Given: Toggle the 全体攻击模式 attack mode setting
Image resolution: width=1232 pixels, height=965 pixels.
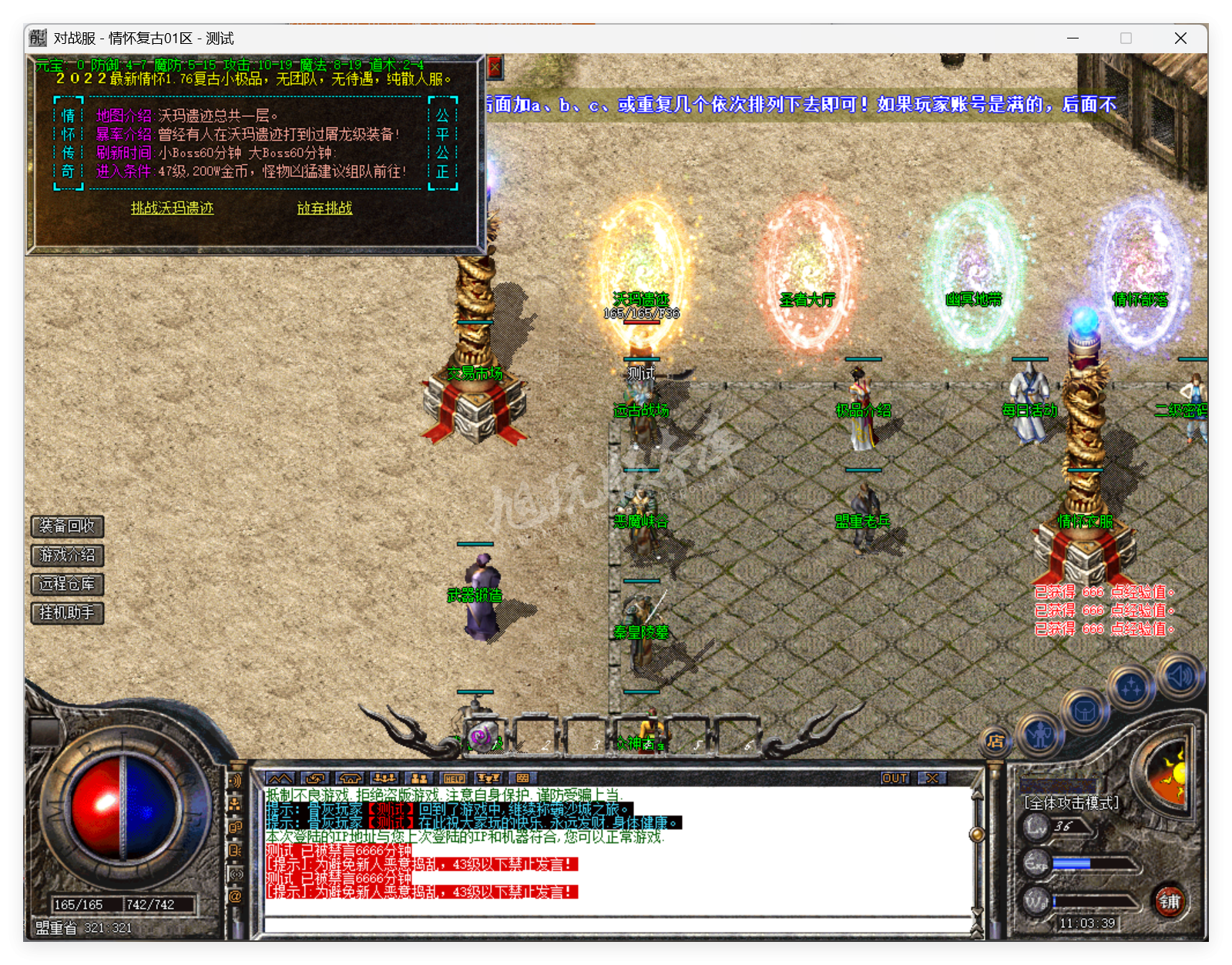Looking at the screenshot, I should tap(1069, 801).
